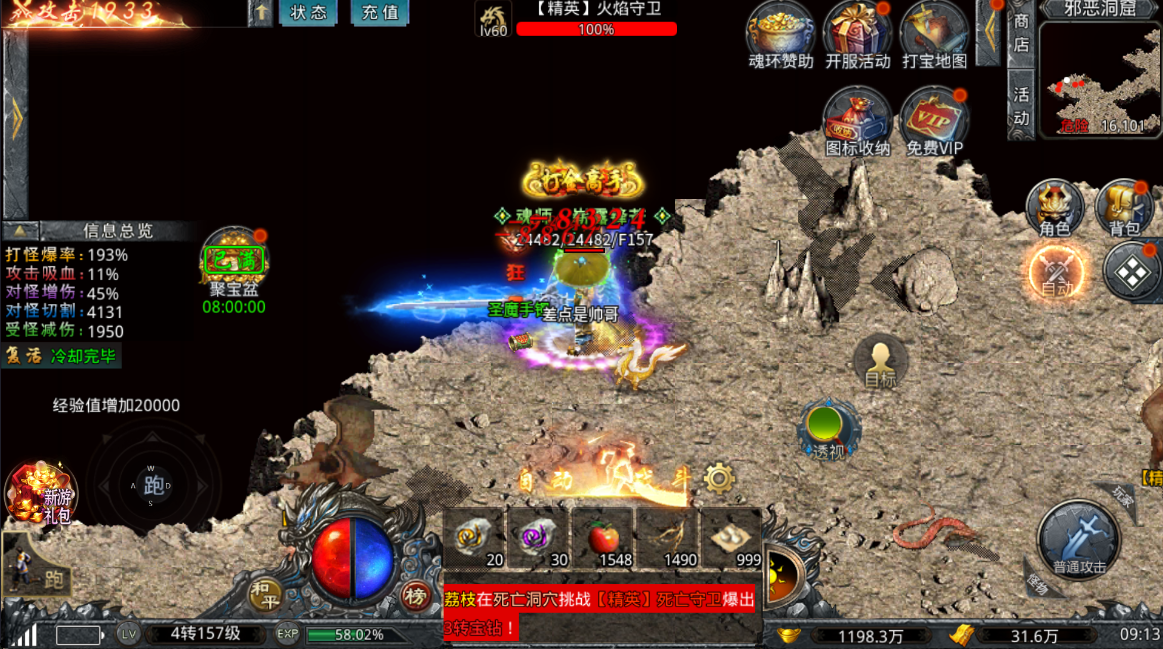The image size is (1163, 649).
Task: Toggle the 自动 auto-combat button
Action: (x=1057, y=272)
